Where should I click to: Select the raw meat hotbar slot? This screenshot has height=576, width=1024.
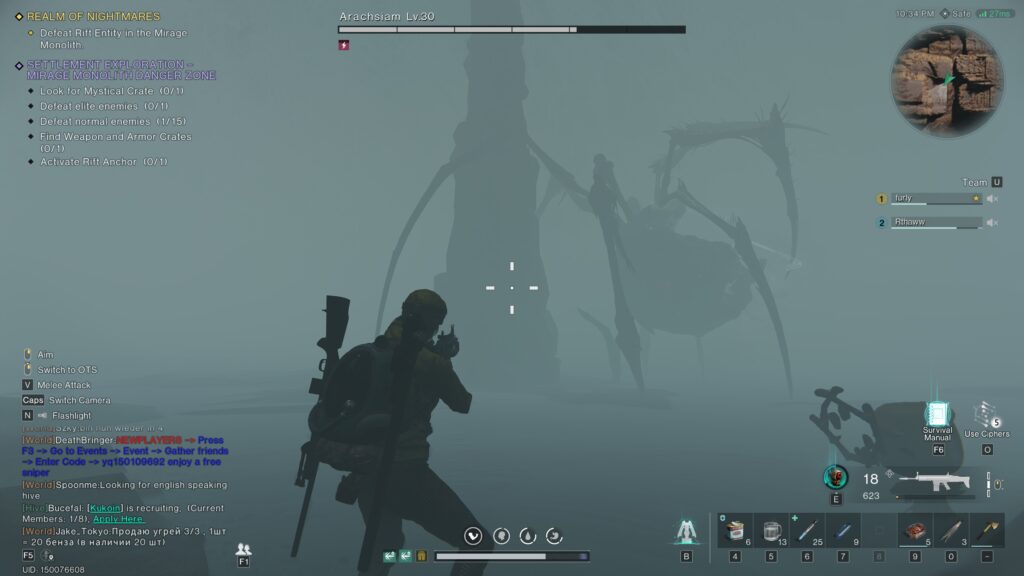[915, 531]
